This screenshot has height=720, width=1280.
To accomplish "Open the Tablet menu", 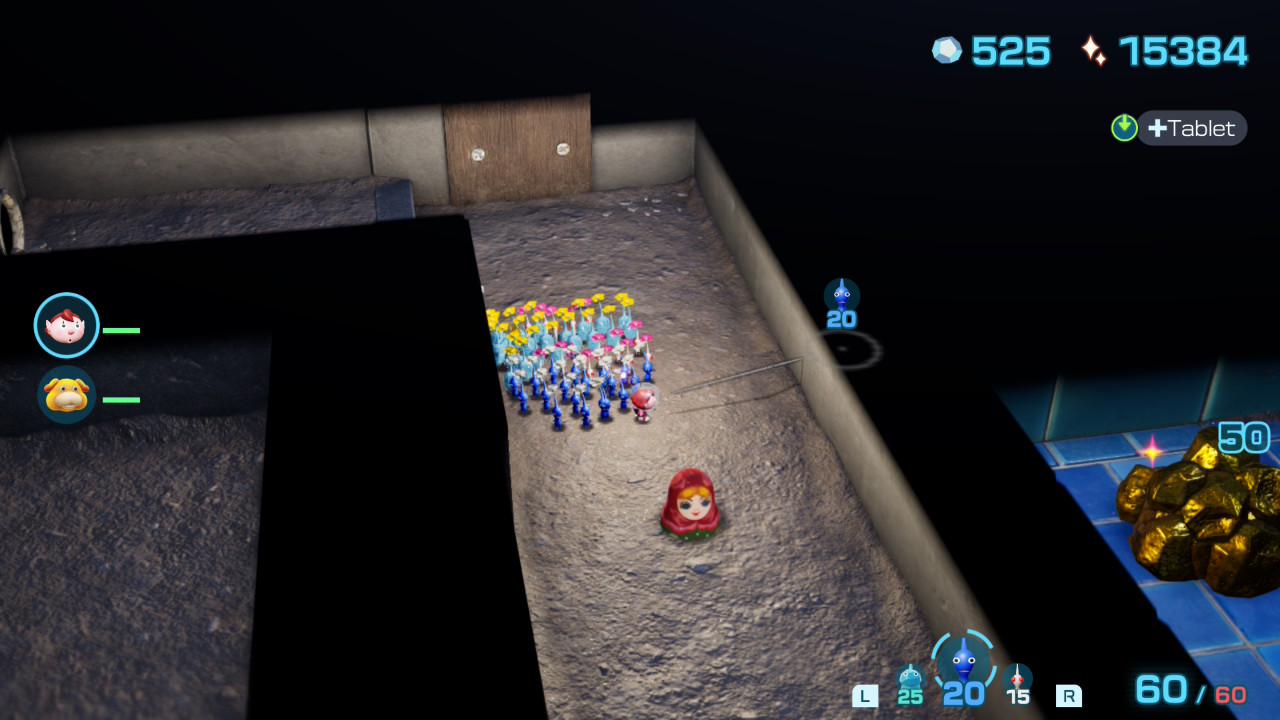I will point(1191,128).
